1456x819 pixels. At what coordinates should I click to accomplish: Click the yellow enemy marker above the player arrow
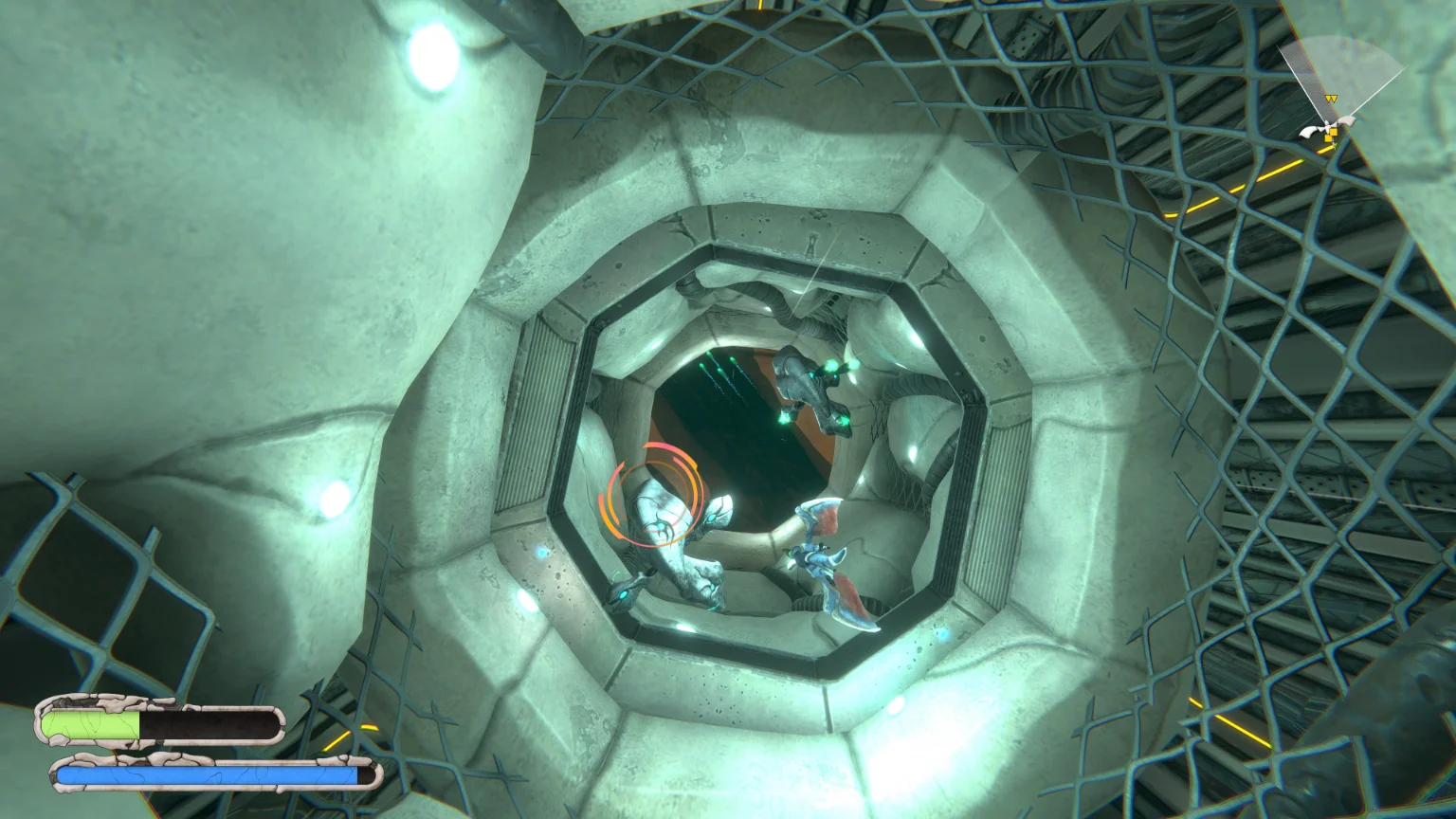[1331, 98]
